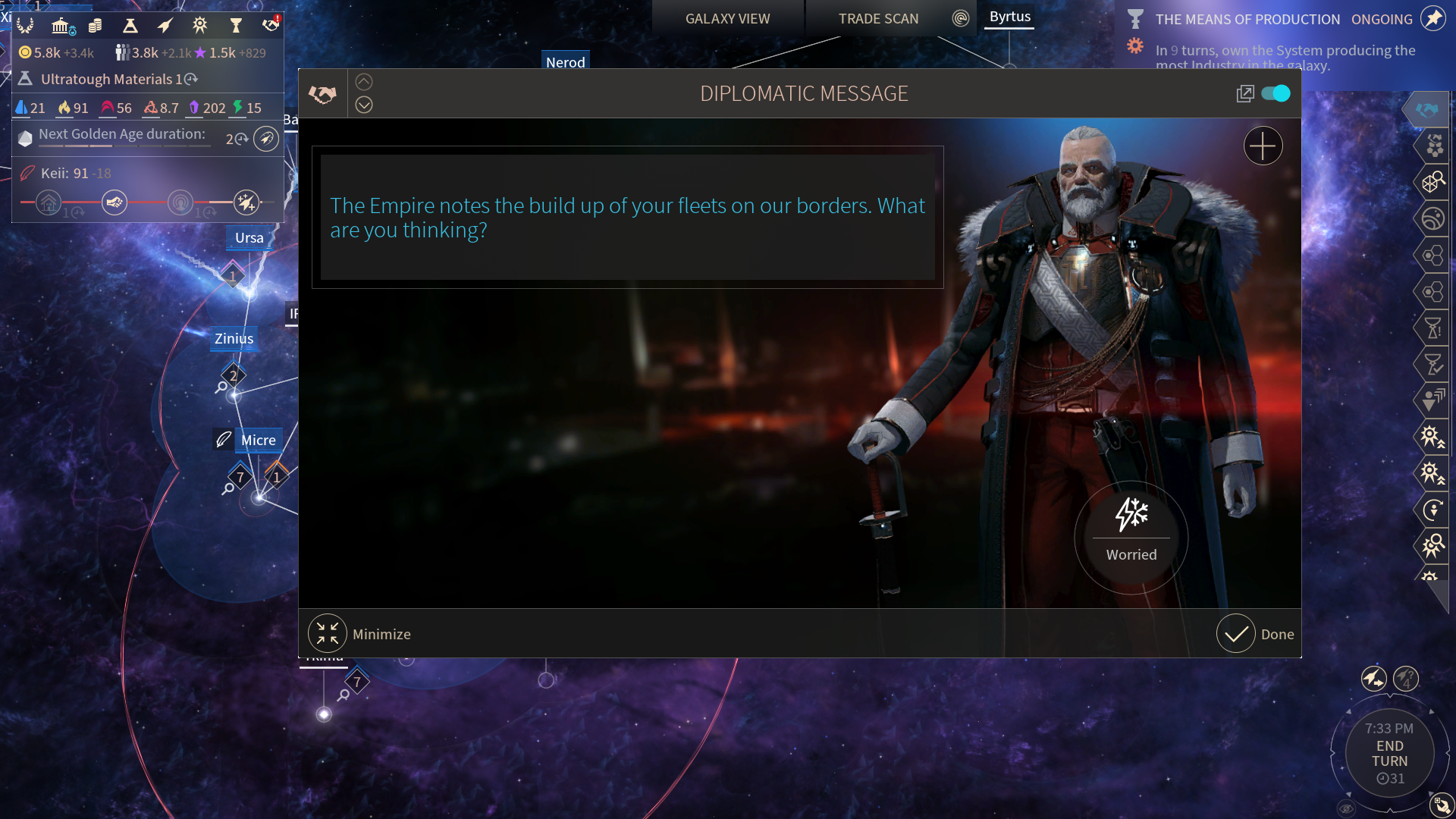The image size is (1456, 819).
Task: Open the research flask menu
Action: tap(130, 26)
